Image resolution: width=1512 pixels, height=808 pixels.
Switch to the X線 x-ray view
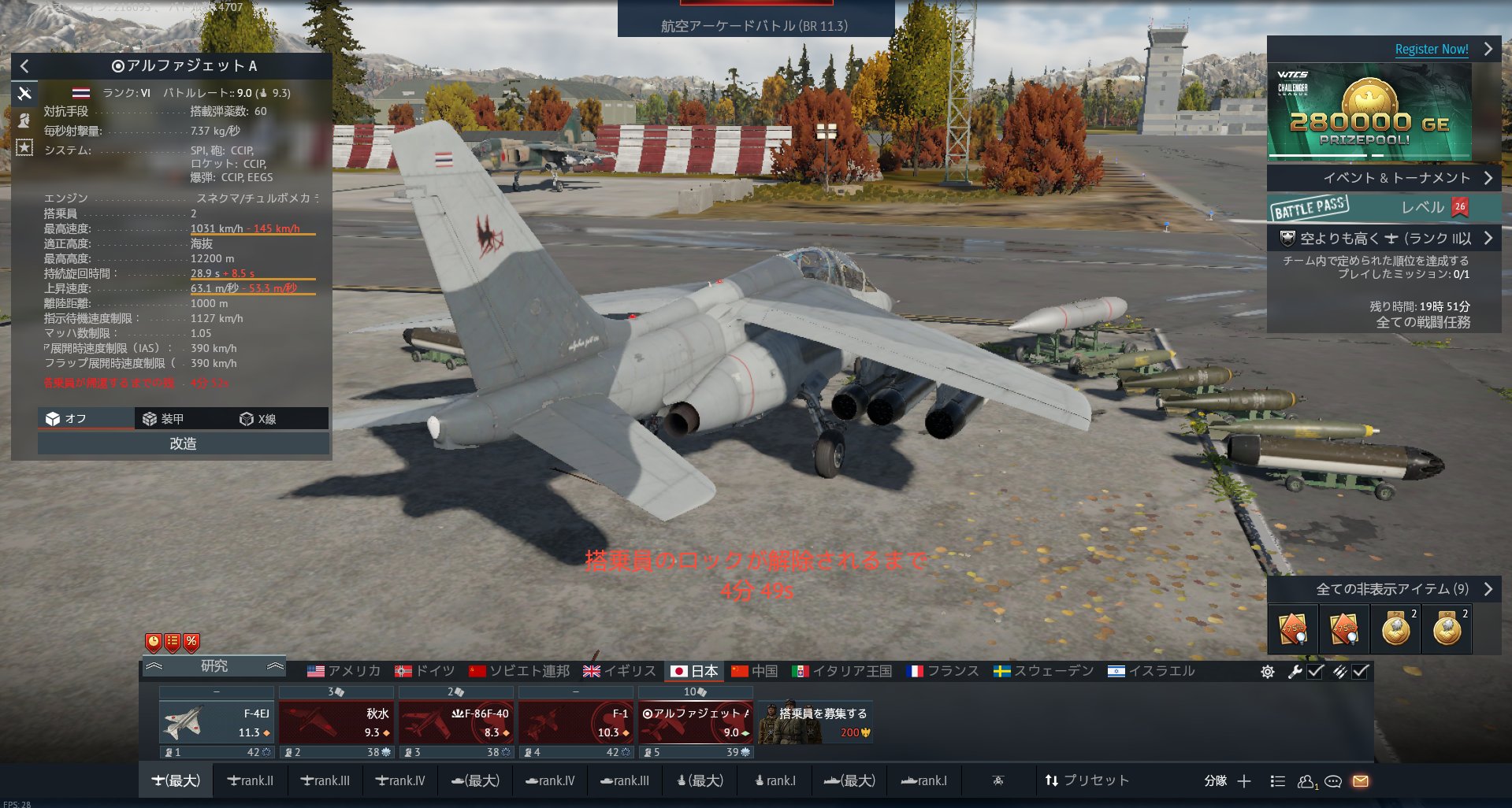258,419
